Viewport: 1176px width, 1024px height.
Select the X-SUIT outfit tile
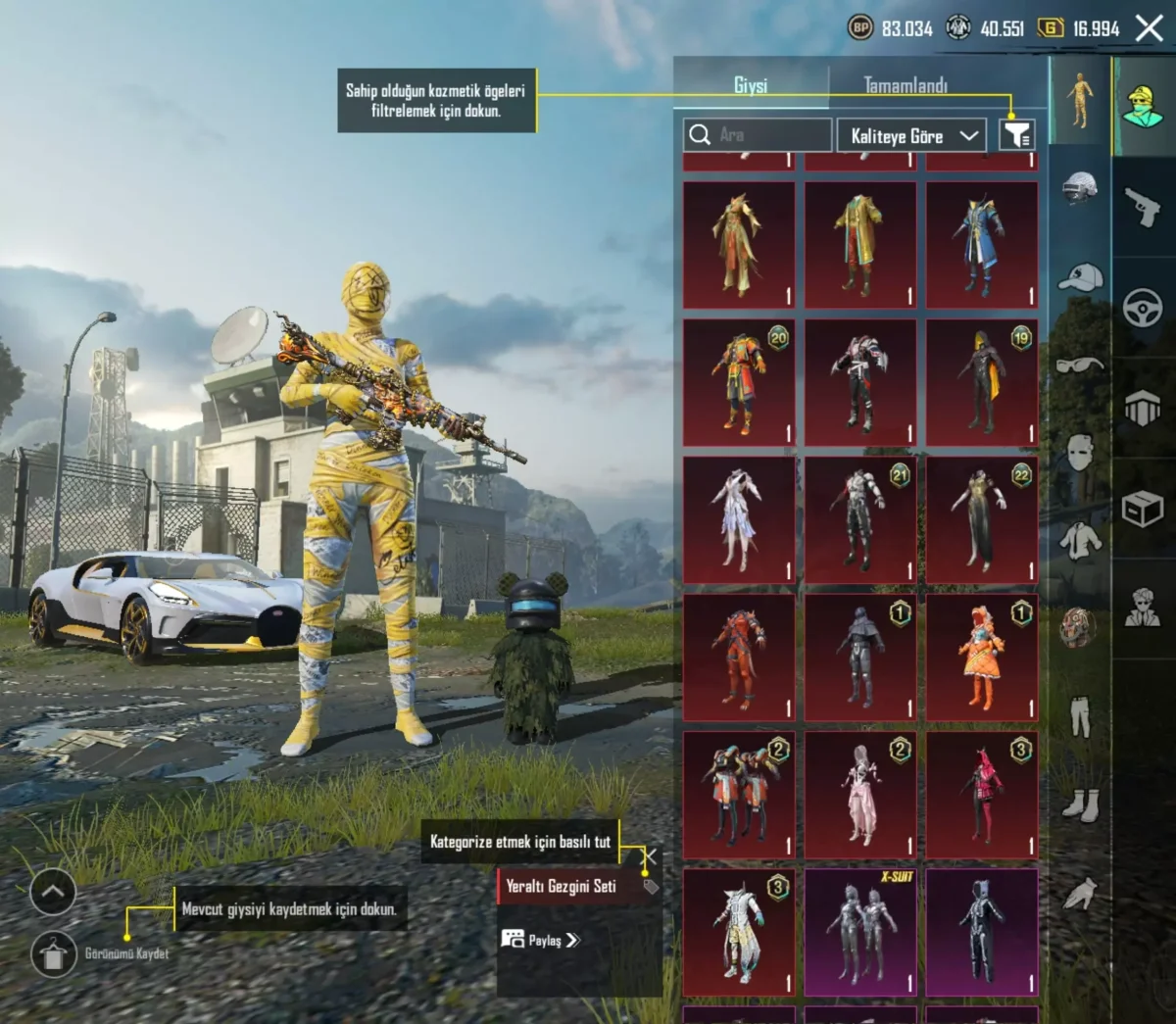click(860, 931)
